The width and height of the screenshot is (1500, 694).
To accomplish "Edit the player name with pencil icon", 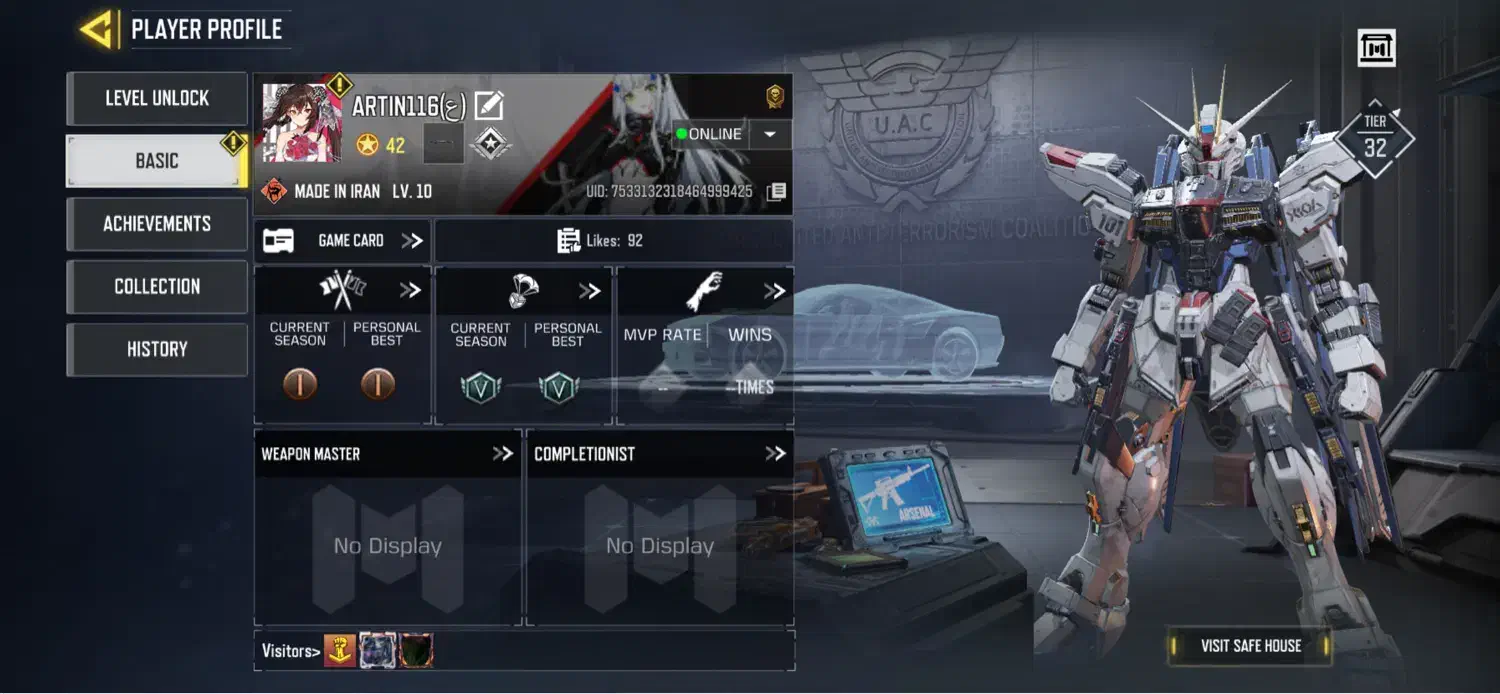I will click(489, 105).
